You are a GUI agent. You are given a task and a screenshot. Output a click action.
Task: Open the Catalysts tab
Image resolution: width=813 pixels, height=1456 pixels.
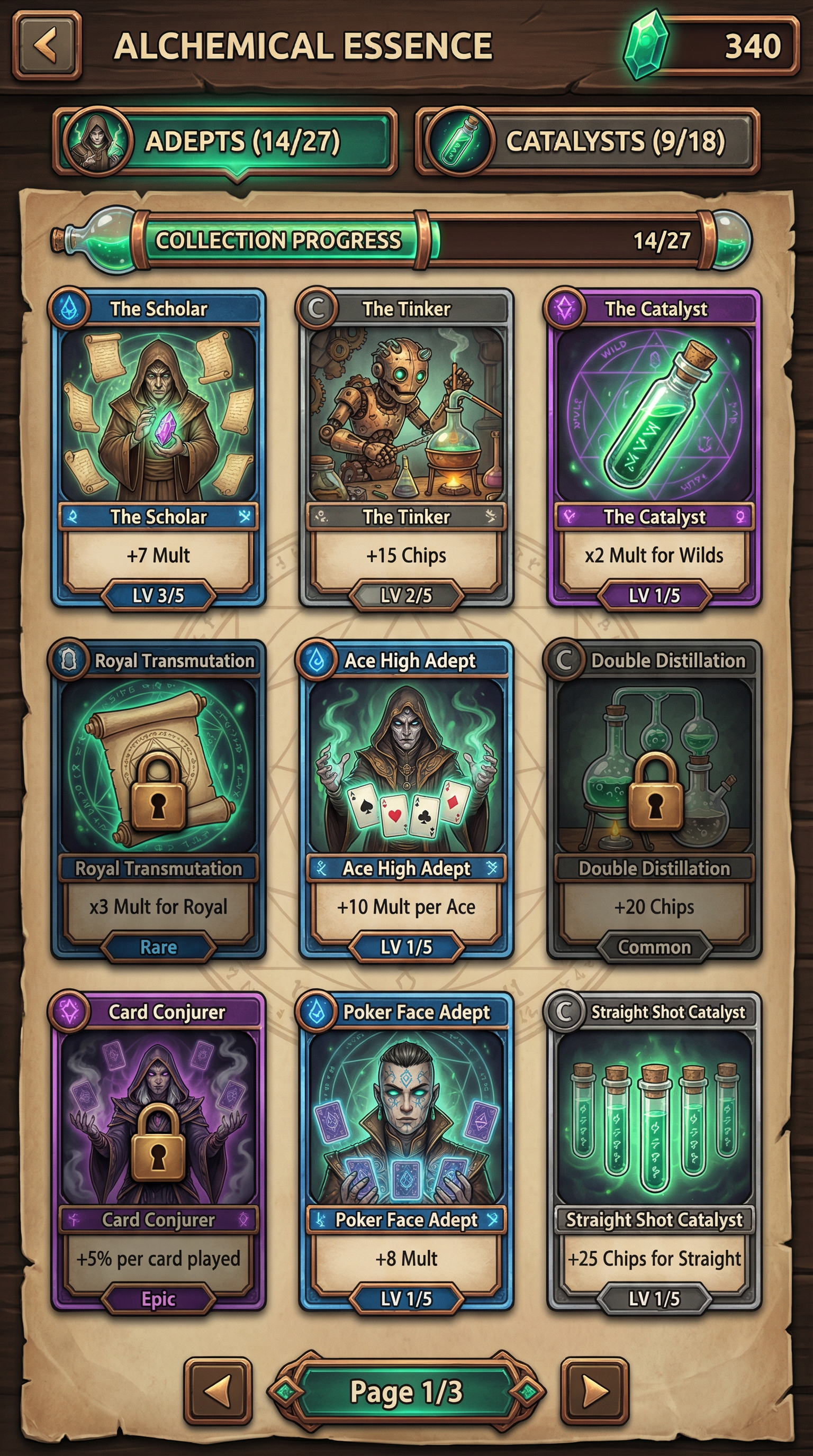tap(587, 141)
